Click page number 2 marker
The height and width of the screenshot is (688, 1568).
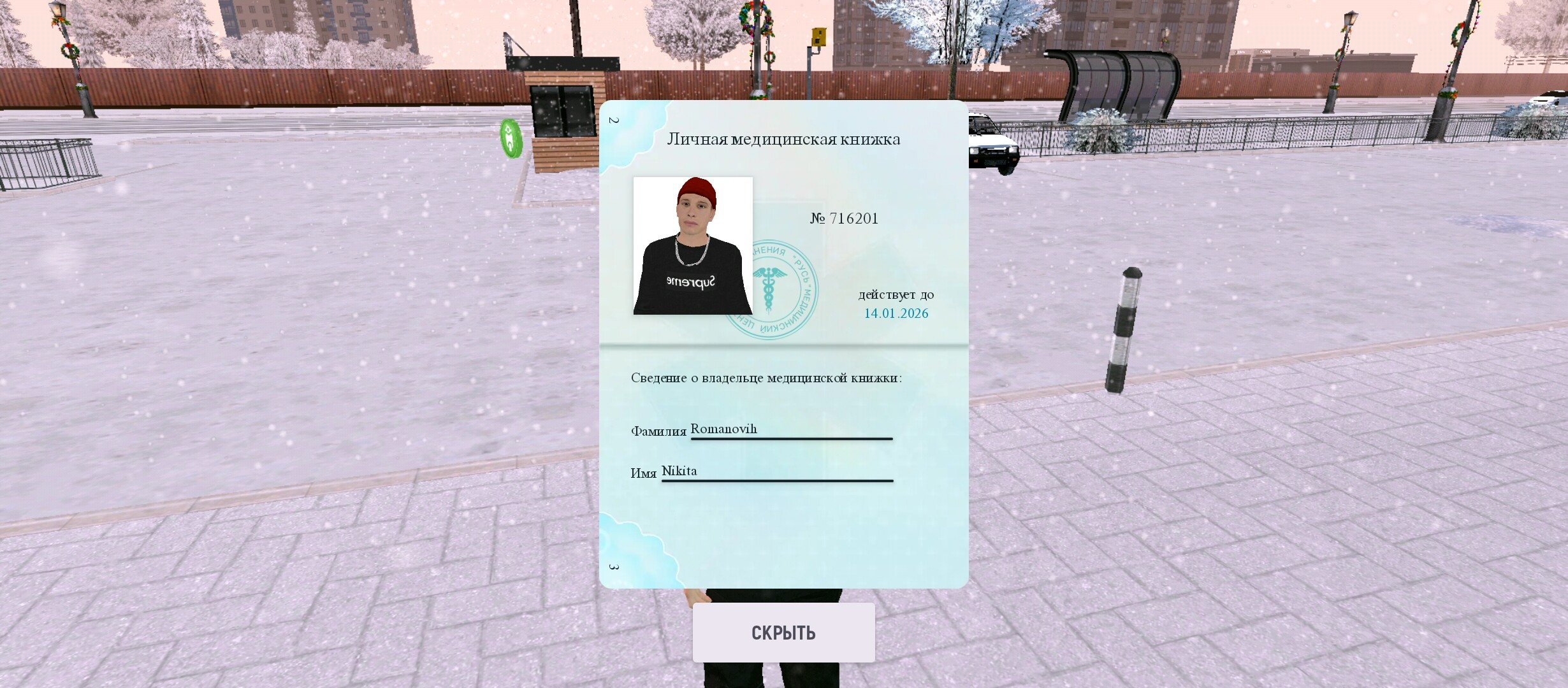point(614,121)
